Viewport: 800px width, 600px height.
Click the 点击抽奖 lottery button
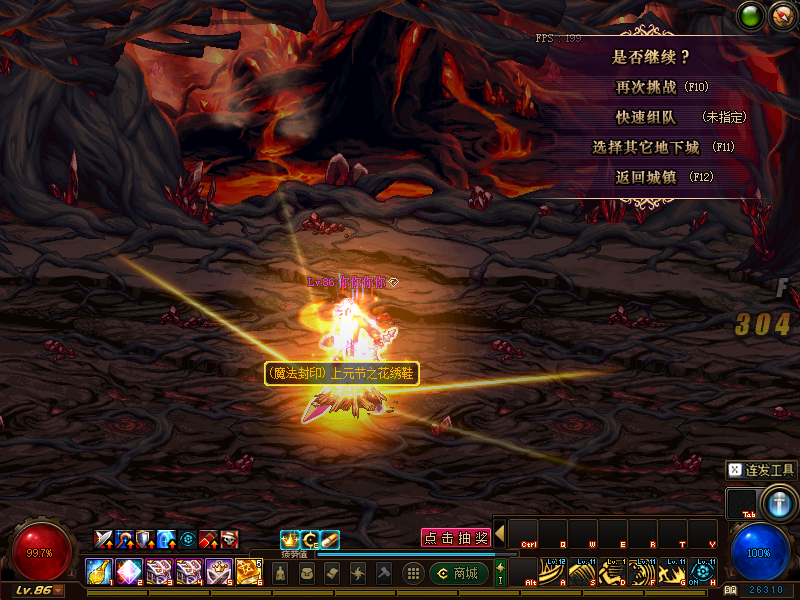456,538
